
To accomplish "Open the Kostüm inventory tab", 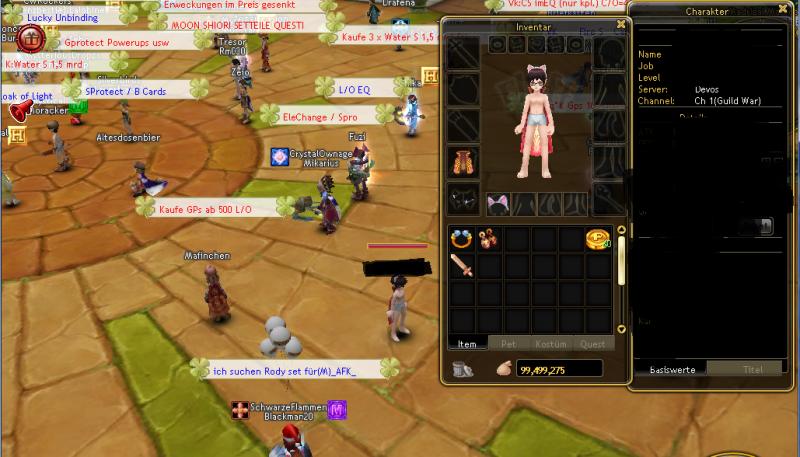I will point(551,343).
